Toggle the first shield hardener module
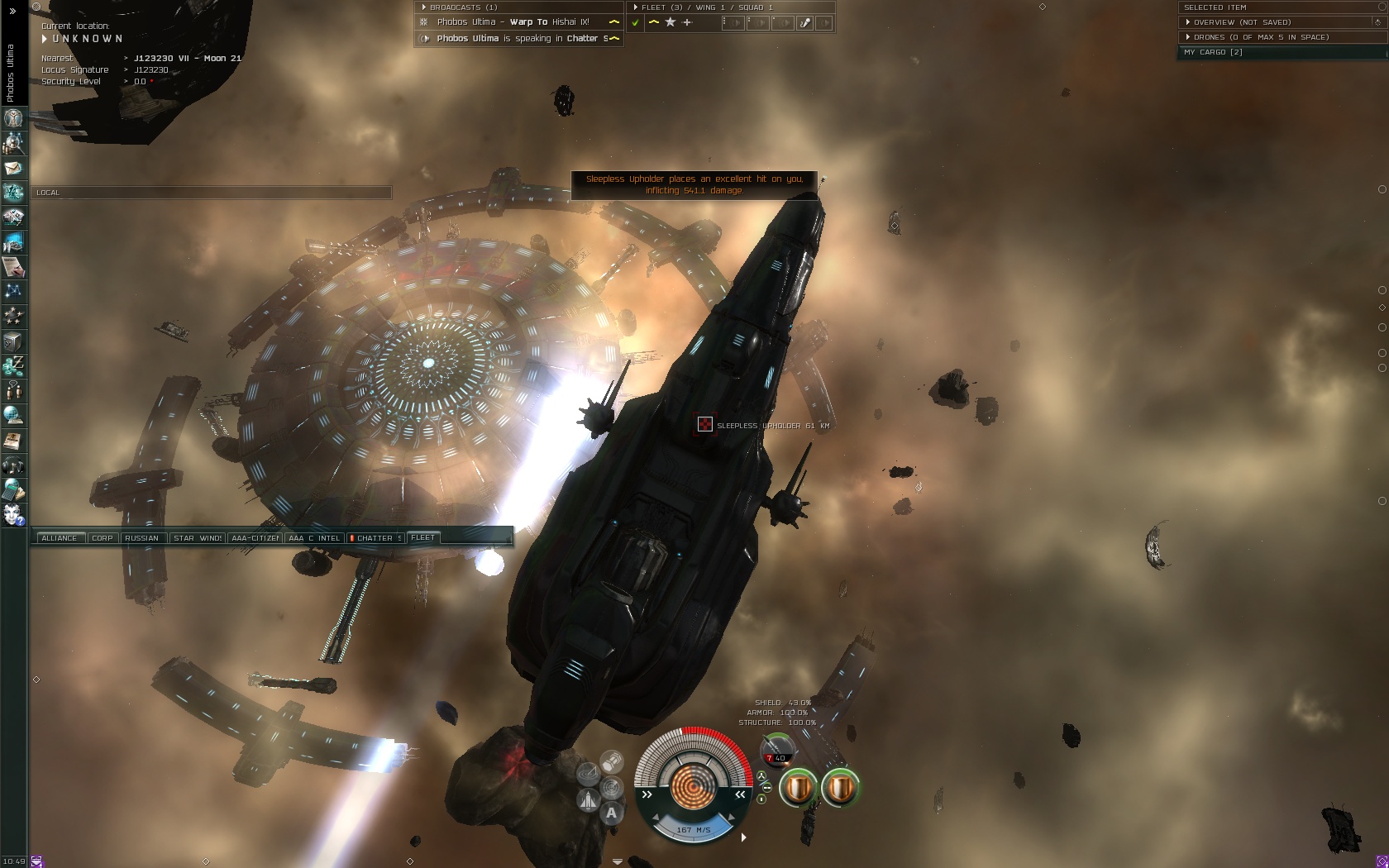Image resolution: width=1389 pixels, height=868 pixels. pyautogui.click(x=798, y=788)
